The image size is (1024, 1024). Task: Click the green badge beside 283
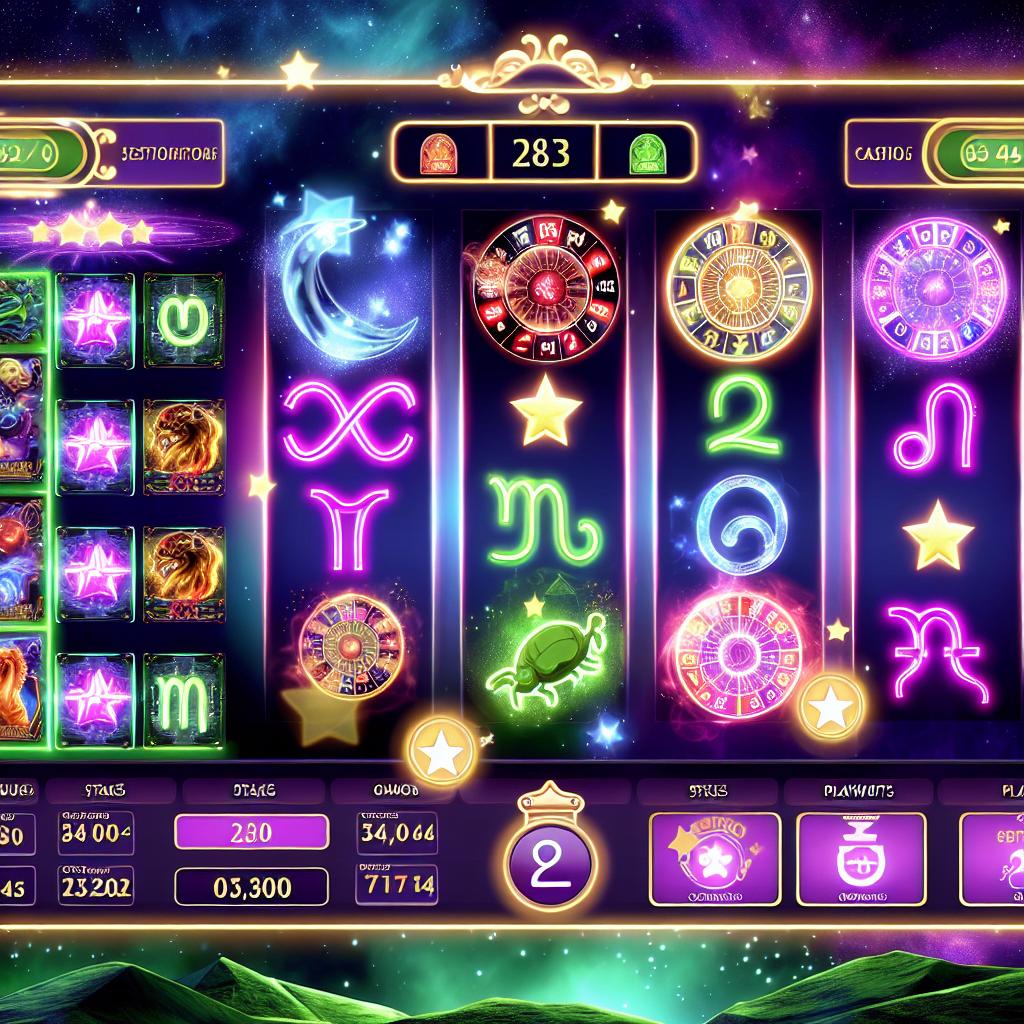pyautogui.click(x=643, y=153)
